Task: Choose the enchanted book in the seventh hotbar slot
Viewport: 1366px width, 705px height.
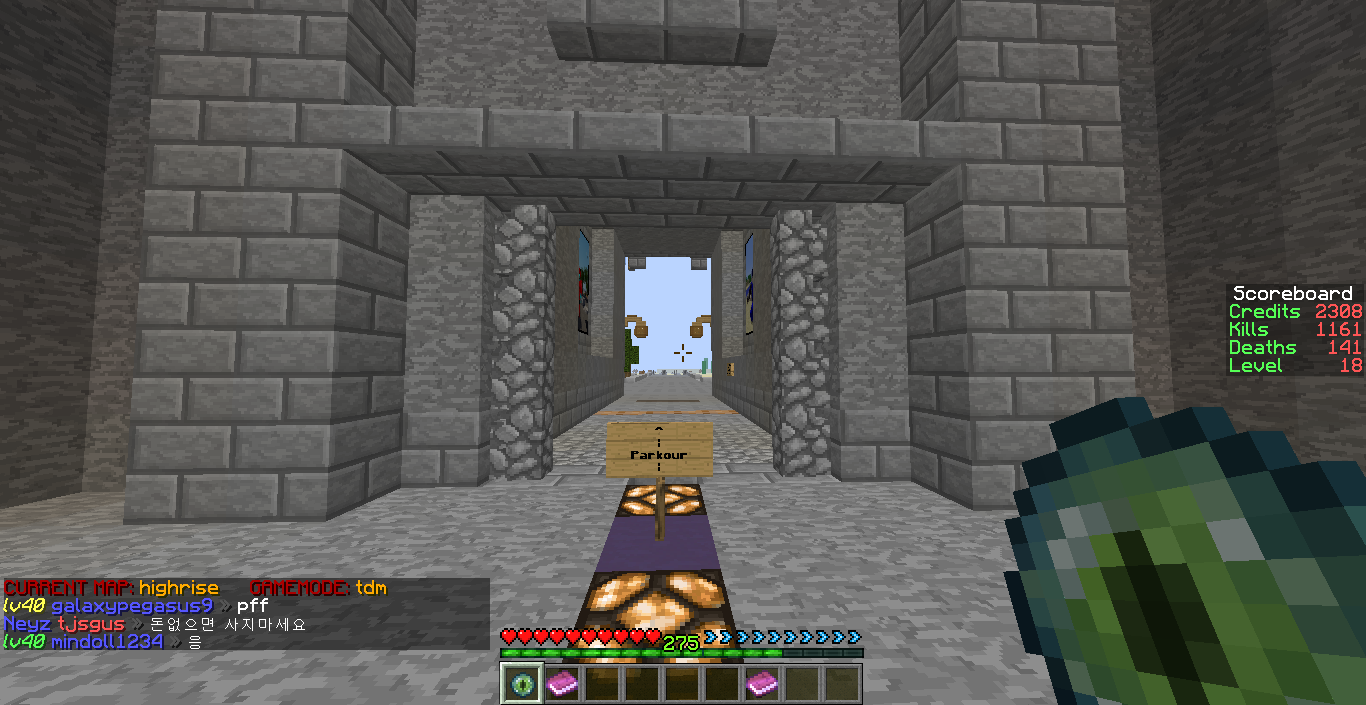Action: (762, 684)
